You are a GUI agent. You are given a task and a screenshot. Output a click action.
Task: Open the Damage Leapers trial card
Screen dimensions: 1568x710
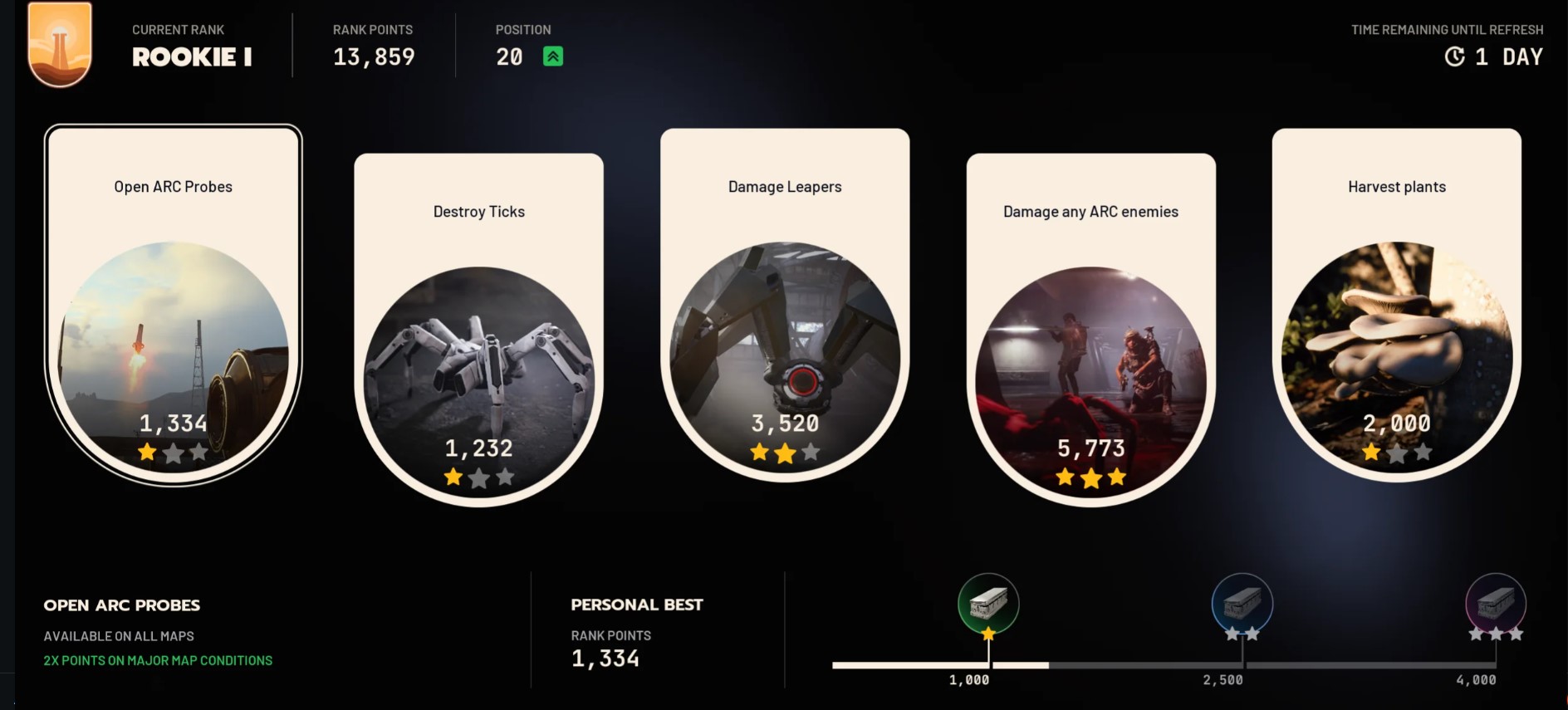(785, 304)
